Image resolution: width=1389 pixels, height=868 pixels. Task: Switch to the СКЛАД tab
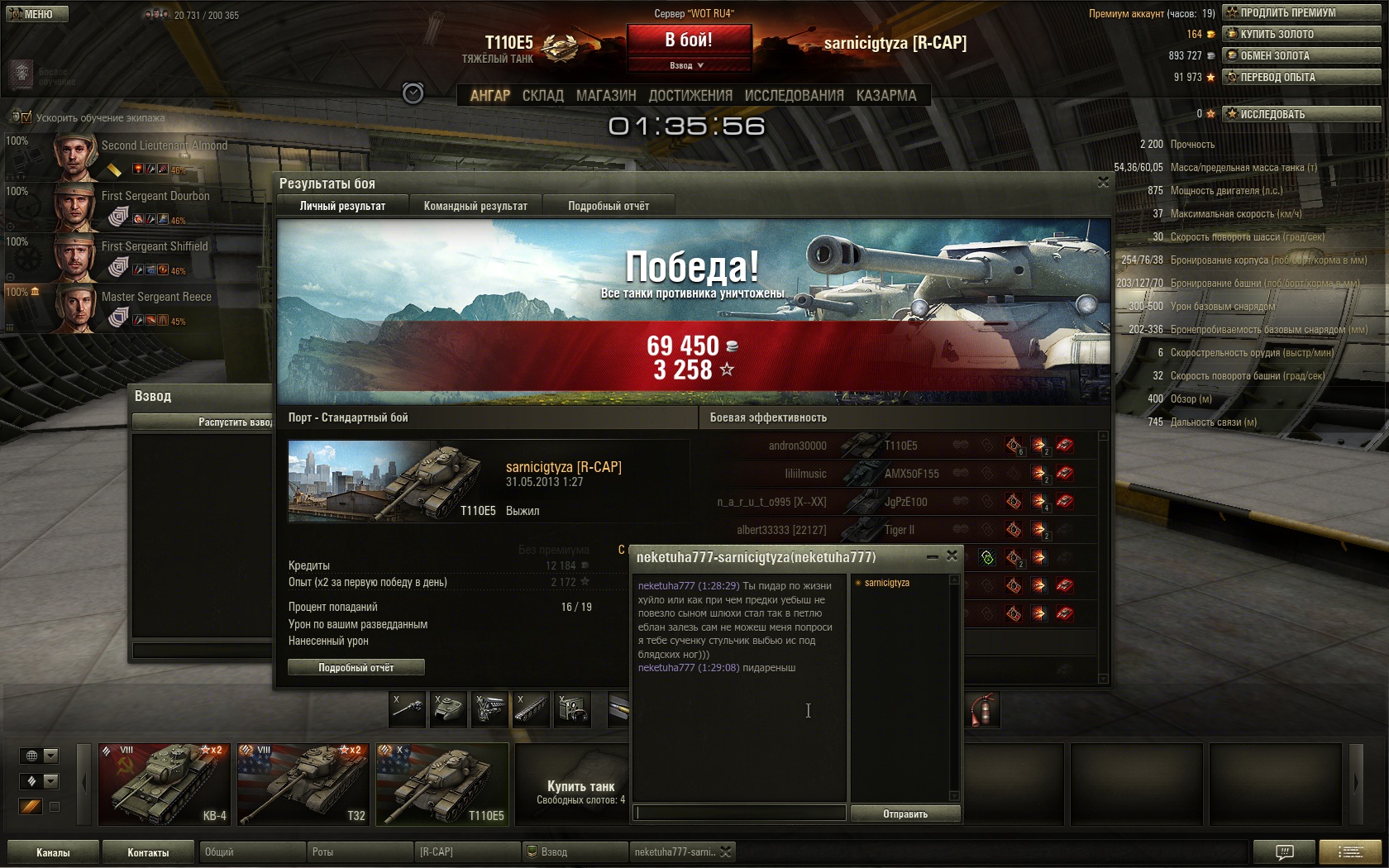click(x=542, y=96)
